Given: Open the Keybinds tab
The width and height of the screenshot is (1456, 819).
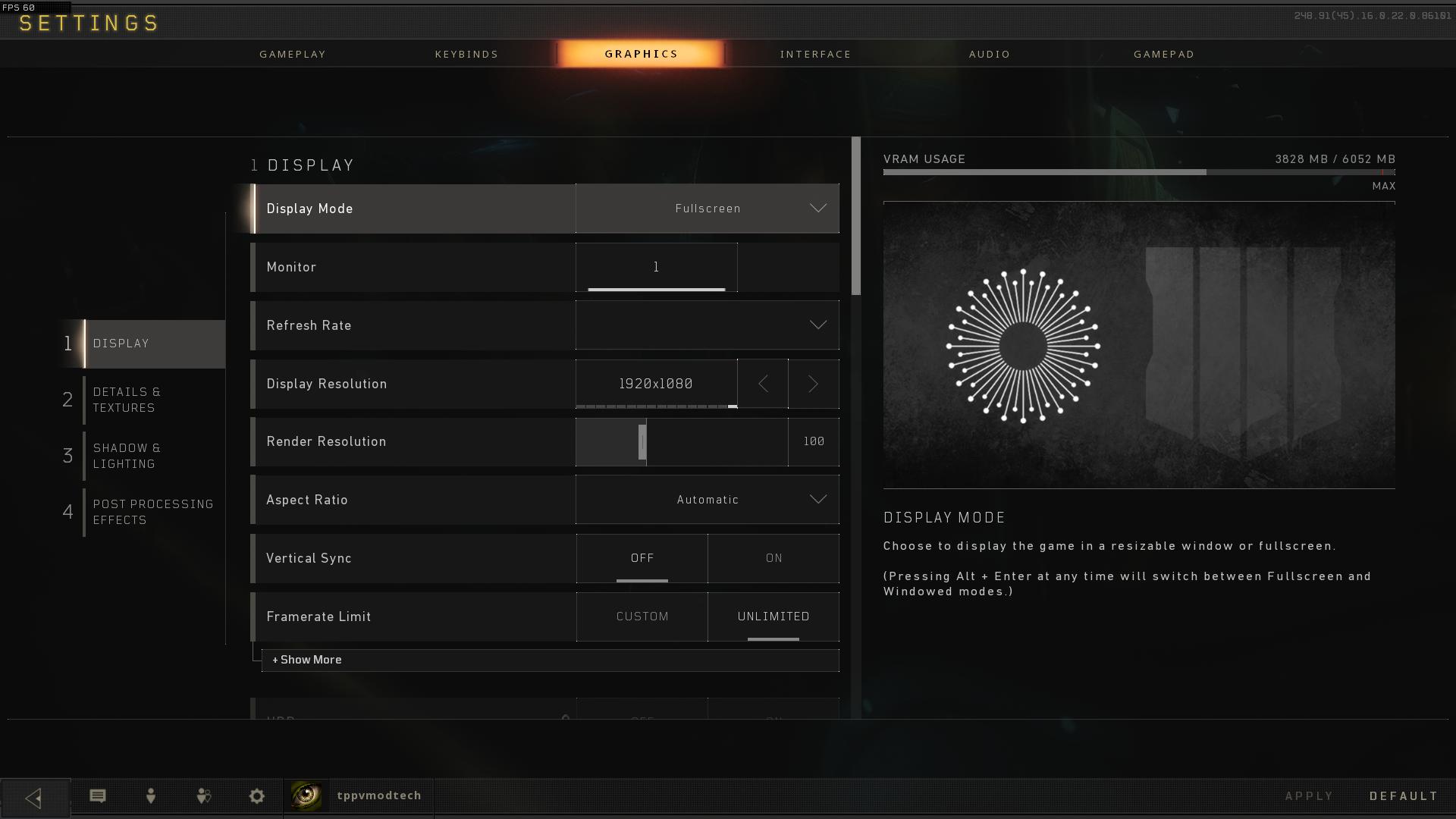Looking at the screenshot, I should pyautogui.click(x=466, y=54).
